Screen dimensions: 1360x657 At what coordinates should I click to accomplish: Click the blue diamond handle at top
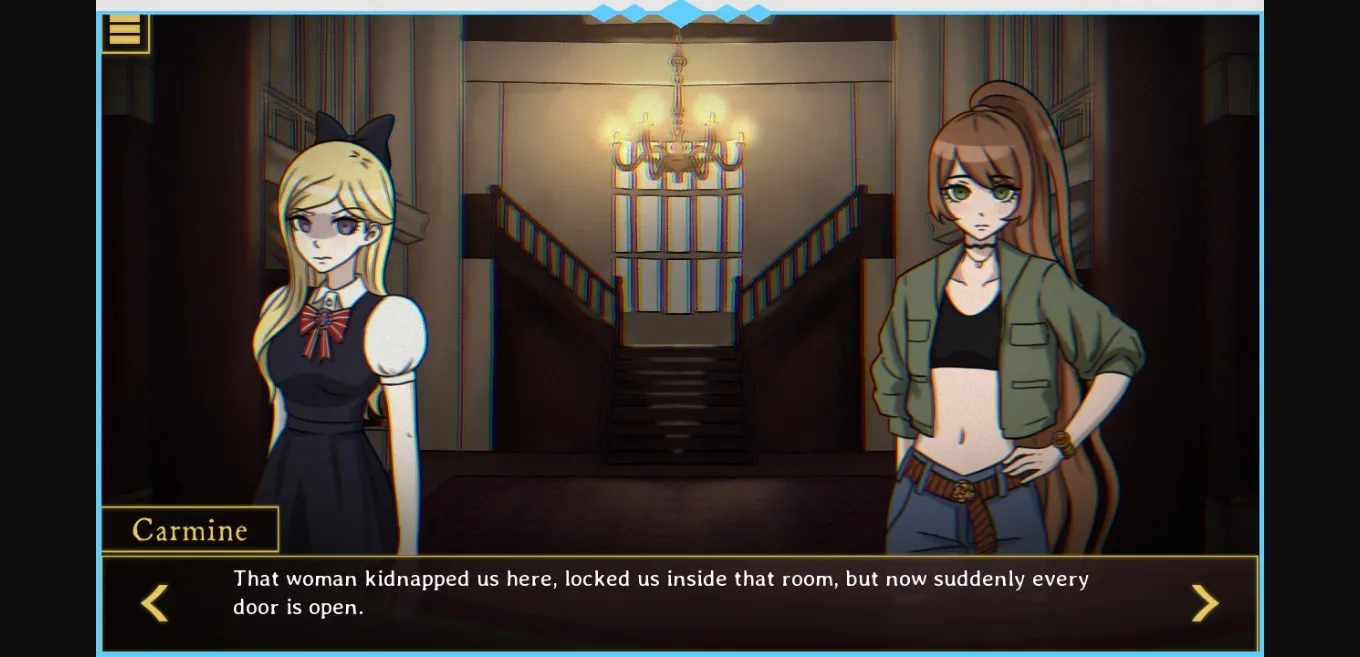click(681, 12)
